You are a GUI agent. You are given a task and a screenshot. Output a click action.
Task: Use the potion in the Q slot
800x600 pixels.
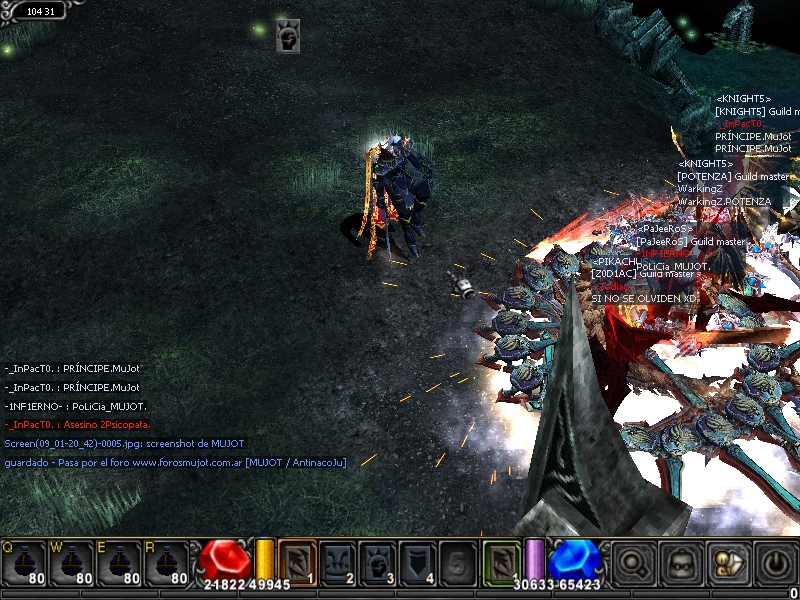point(24,565)
